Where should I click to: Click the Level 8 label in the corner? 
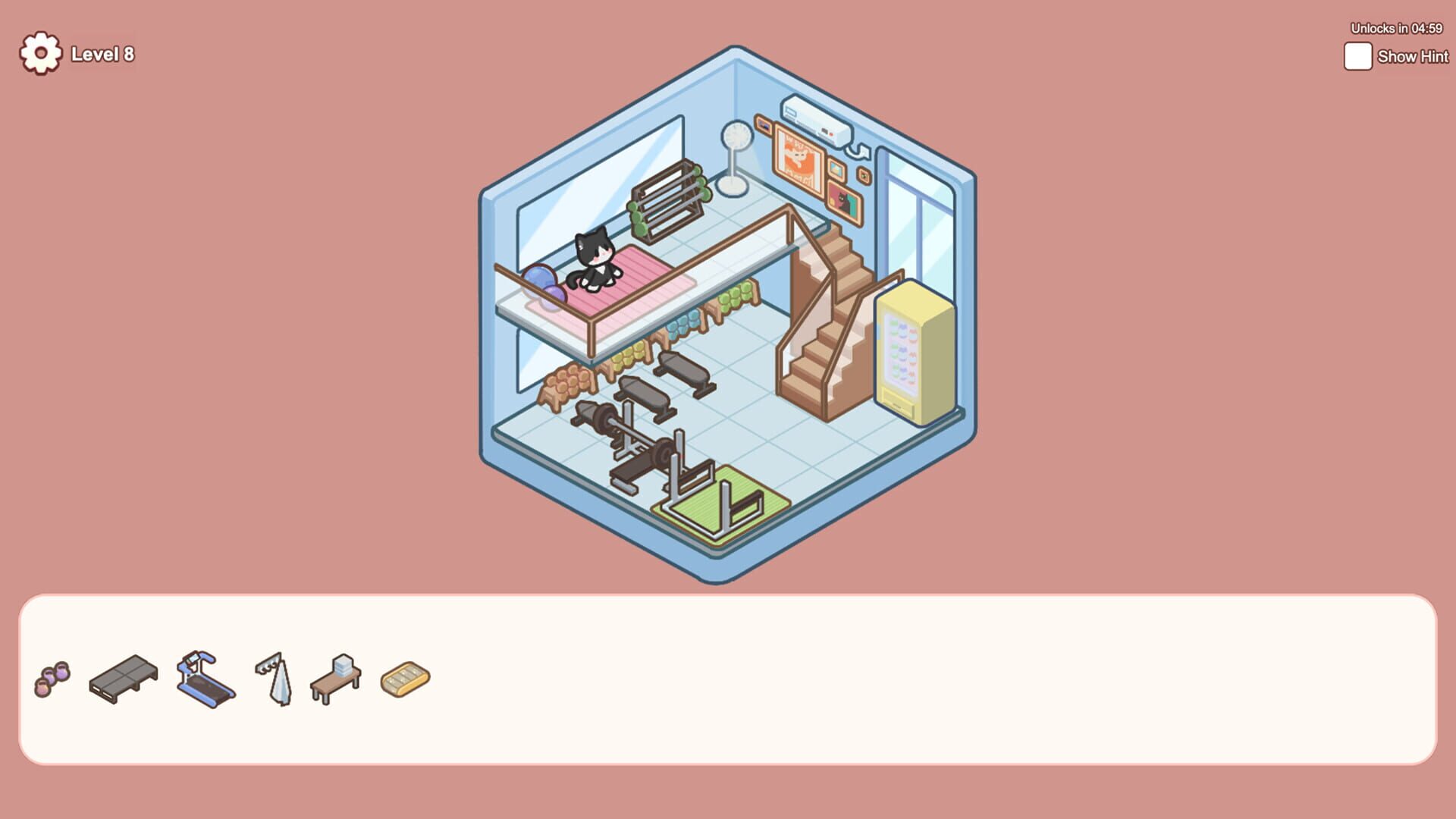[102, 55]
